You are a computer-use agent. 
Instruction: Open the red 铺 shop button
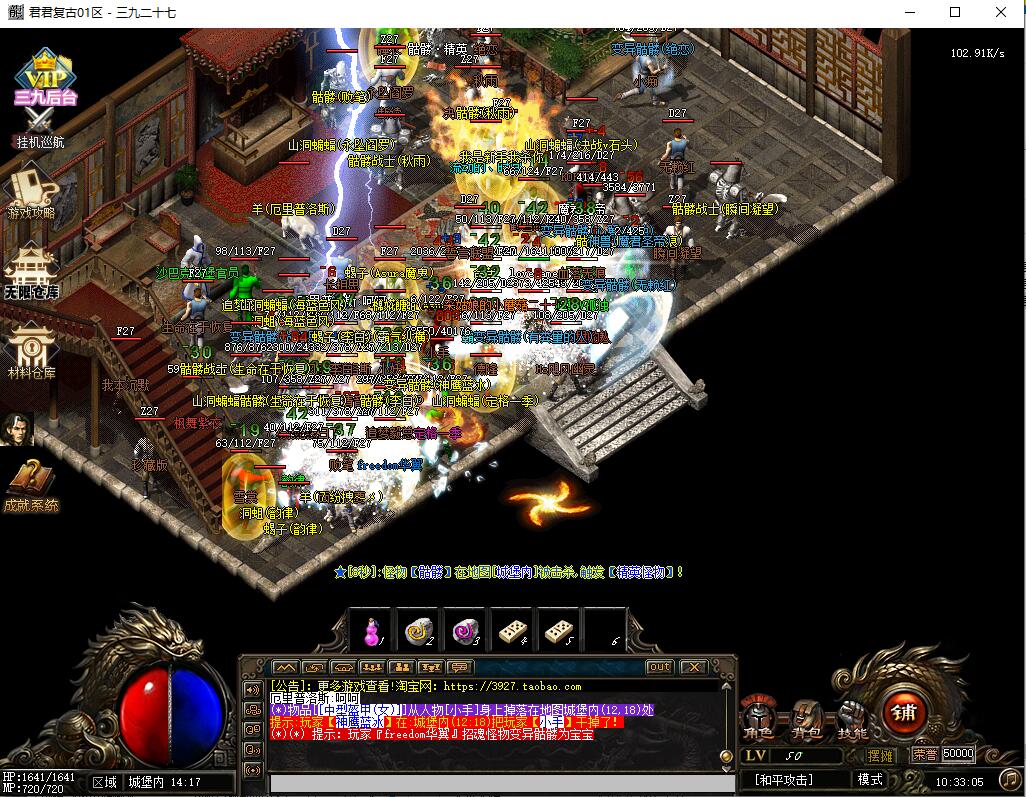coord(904,712)
